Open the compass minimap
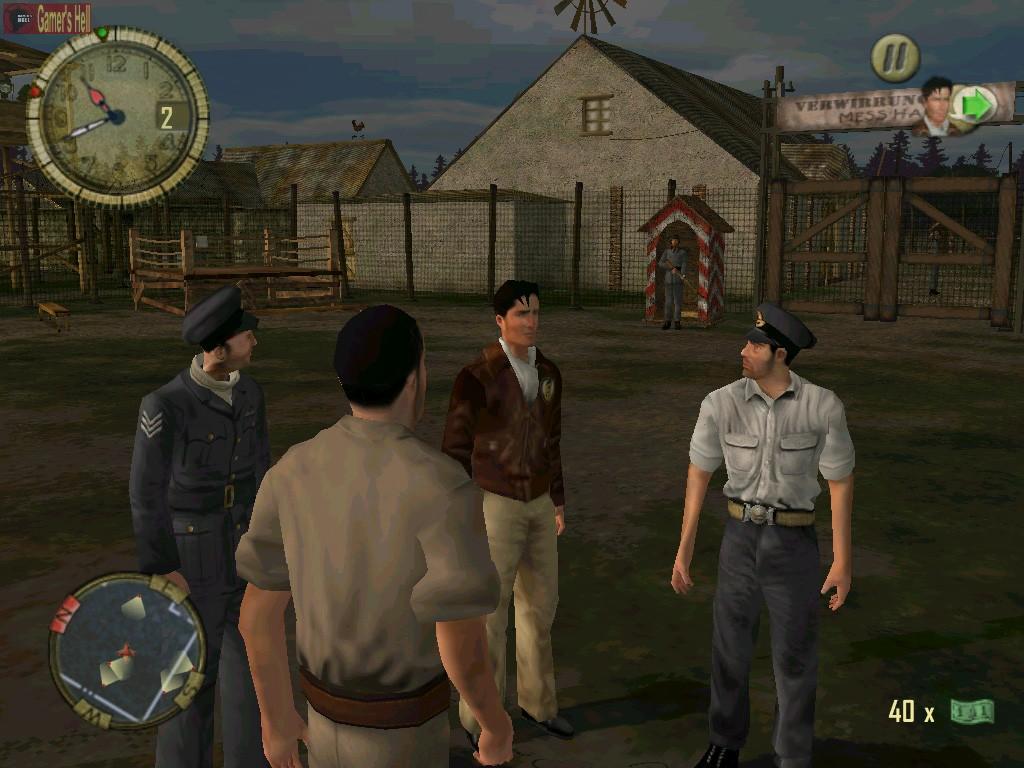1024x768 pixels. pos(127,650)
